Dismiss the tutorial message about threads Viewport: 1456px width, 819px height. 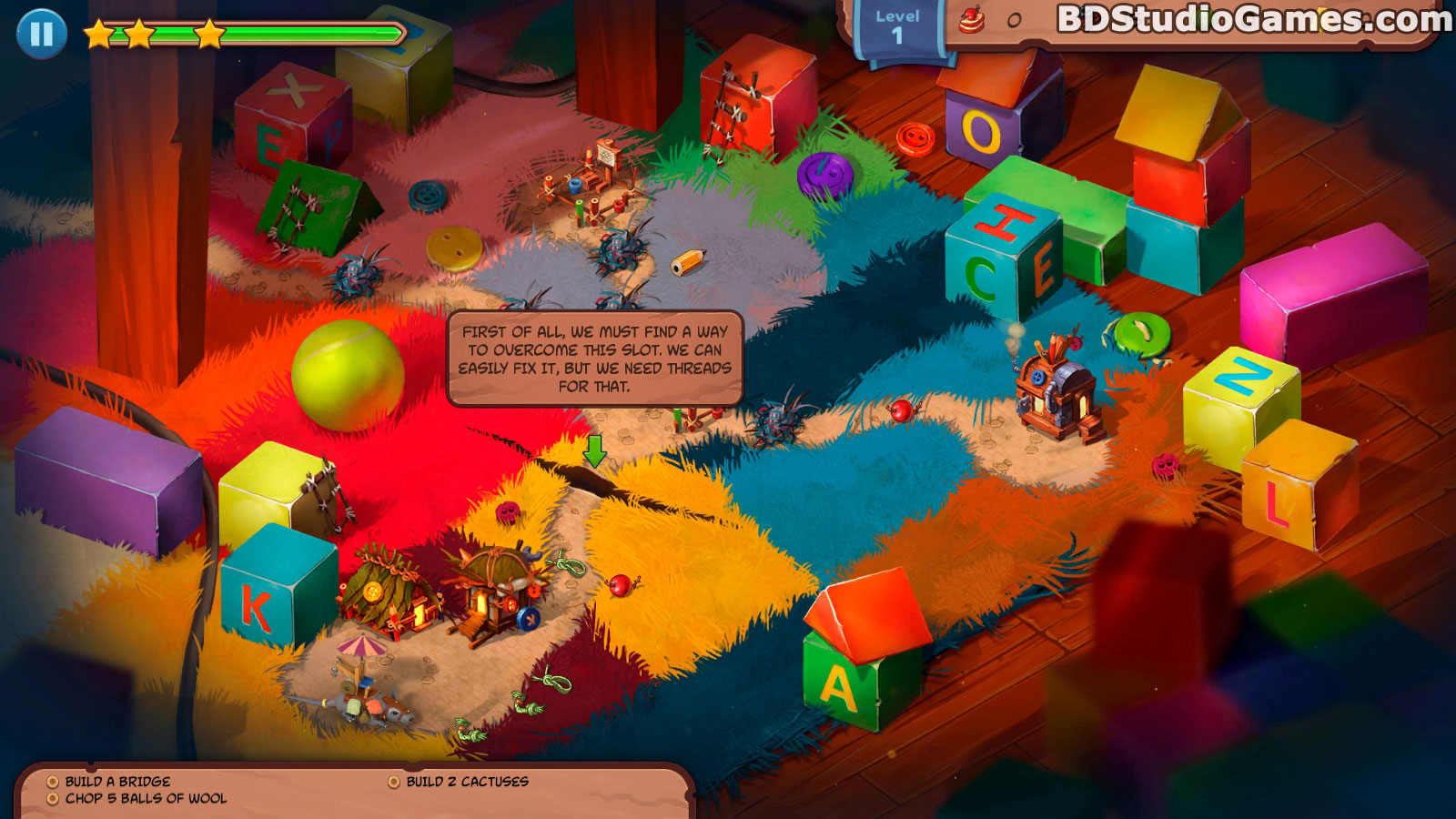pyautogui.click(x=595, y=359)
